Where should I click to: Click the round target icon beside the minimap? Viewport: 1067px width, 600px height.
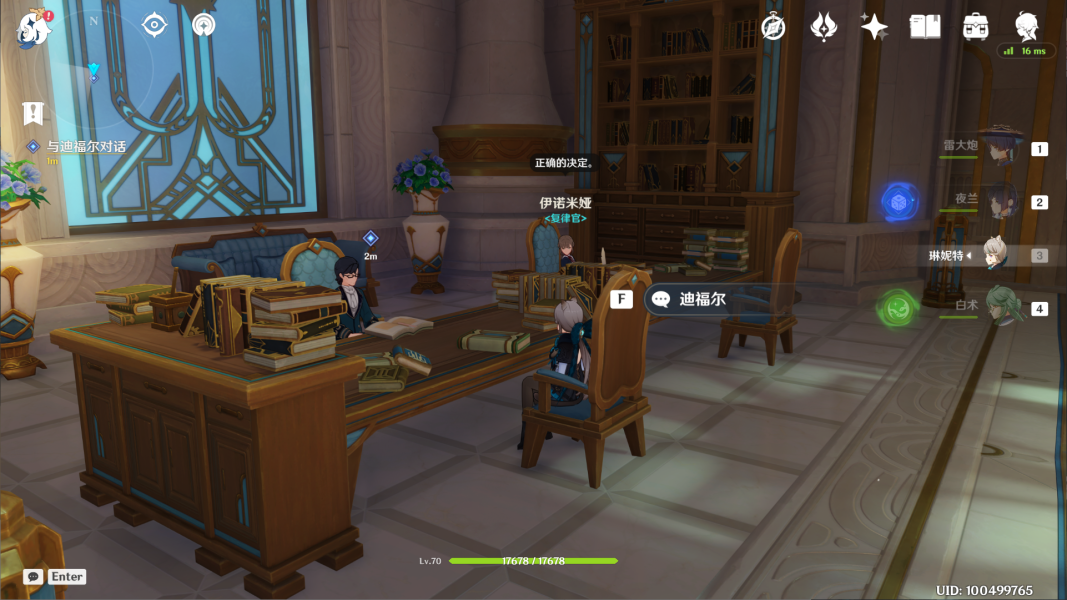point(154,25)
